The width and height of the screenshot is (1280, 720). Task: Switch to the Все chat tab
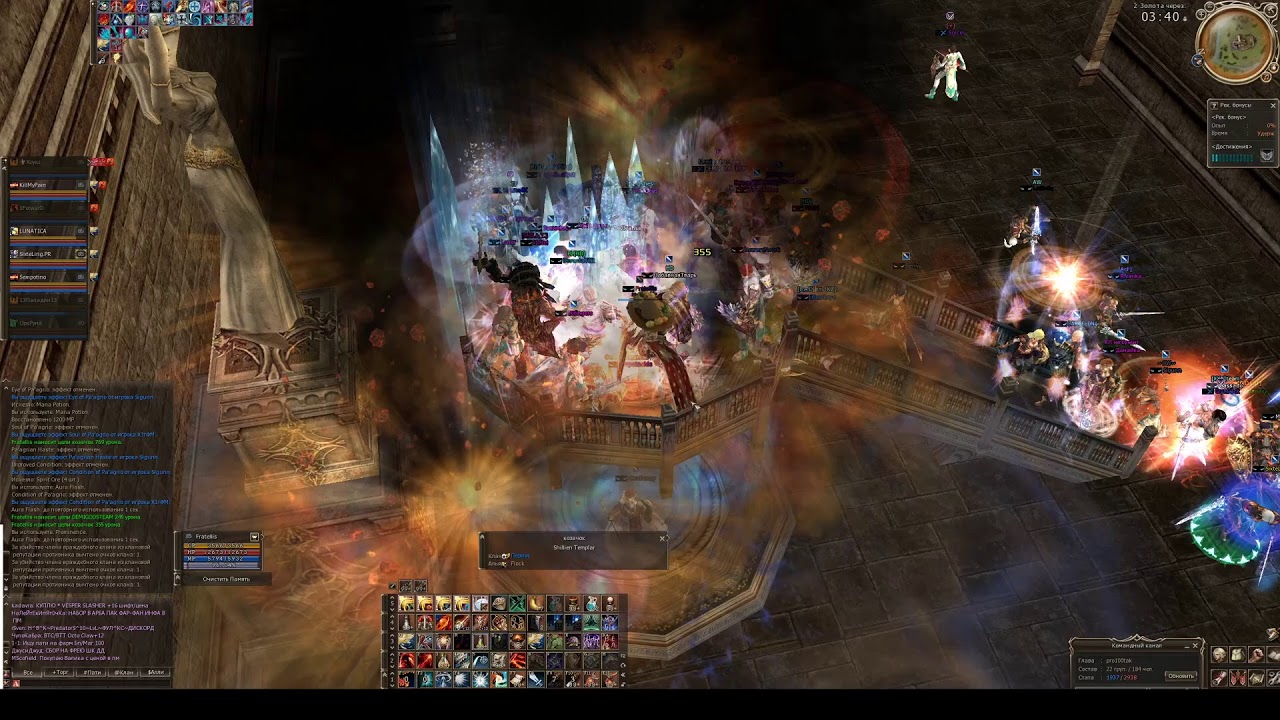(x=29, y=673)
